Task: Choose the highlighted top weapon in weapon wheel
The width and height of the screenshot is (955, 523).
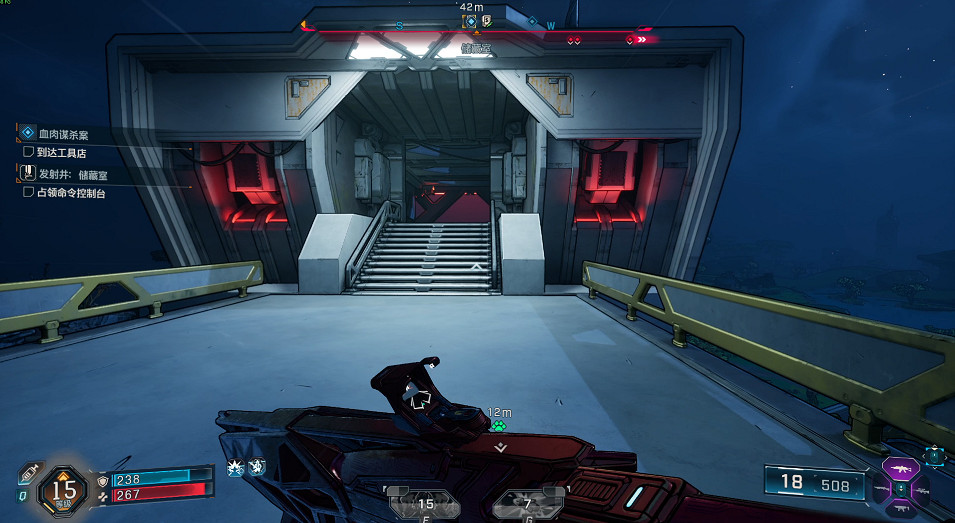Action: (x=901, y=468)
